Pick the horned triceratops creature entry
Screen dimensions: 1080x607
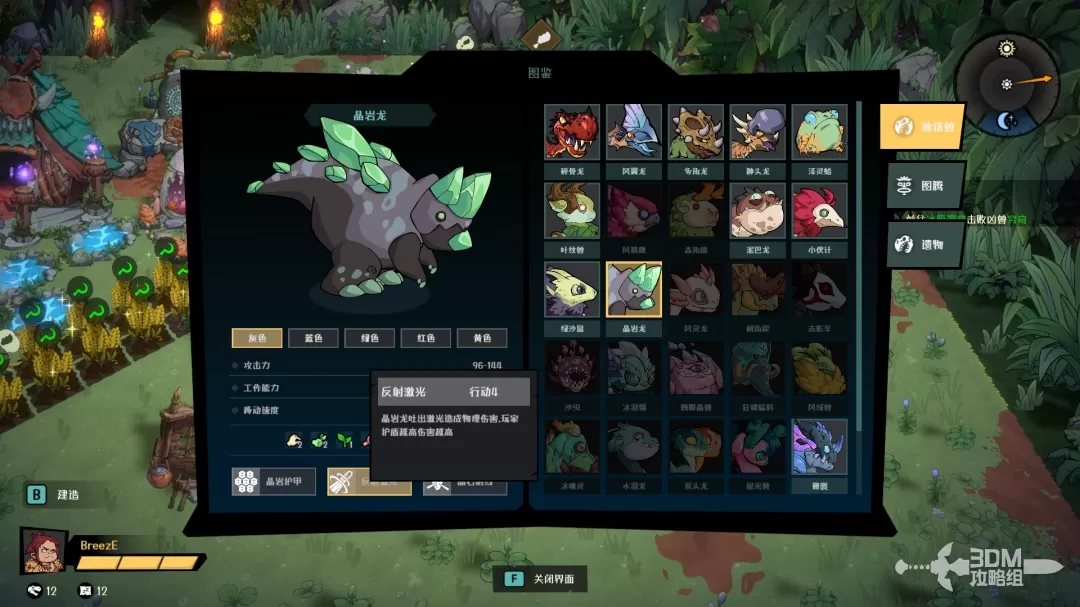696,132
